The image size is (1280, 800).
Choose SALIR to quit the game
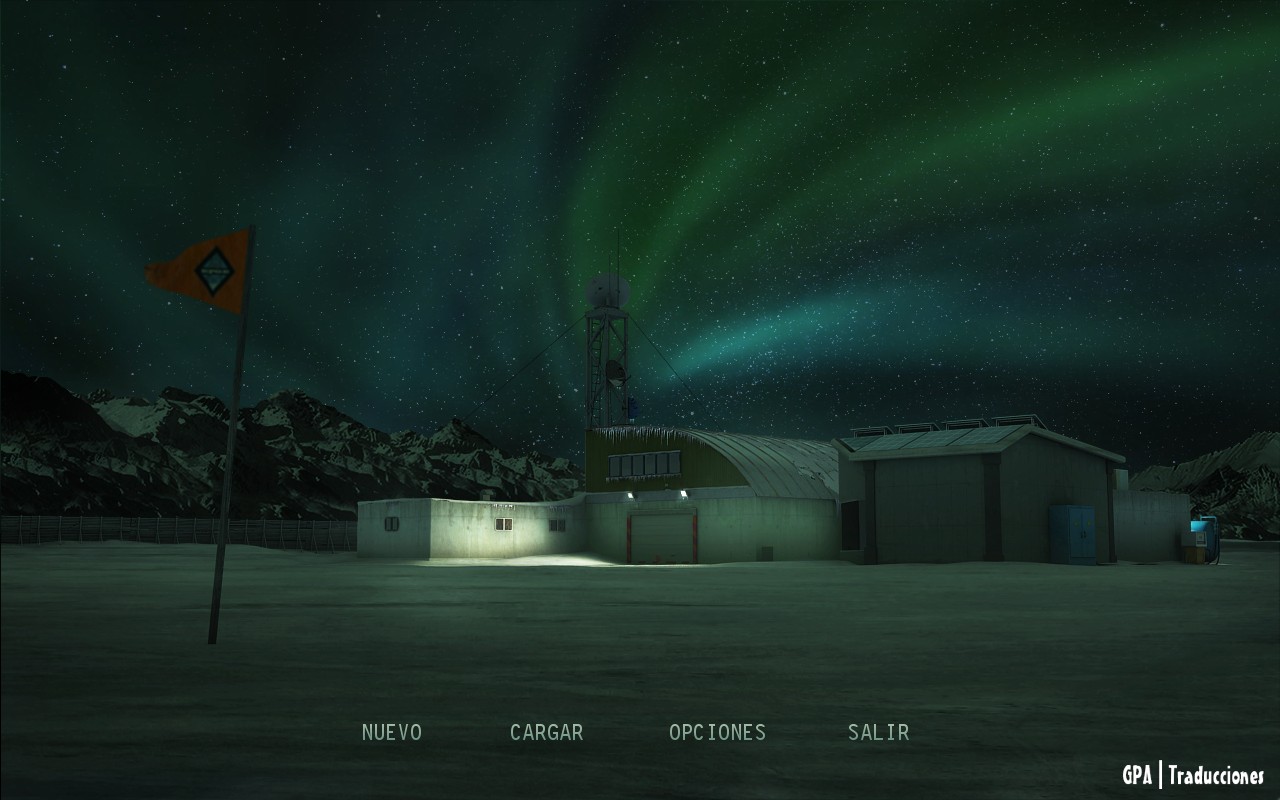878,732
